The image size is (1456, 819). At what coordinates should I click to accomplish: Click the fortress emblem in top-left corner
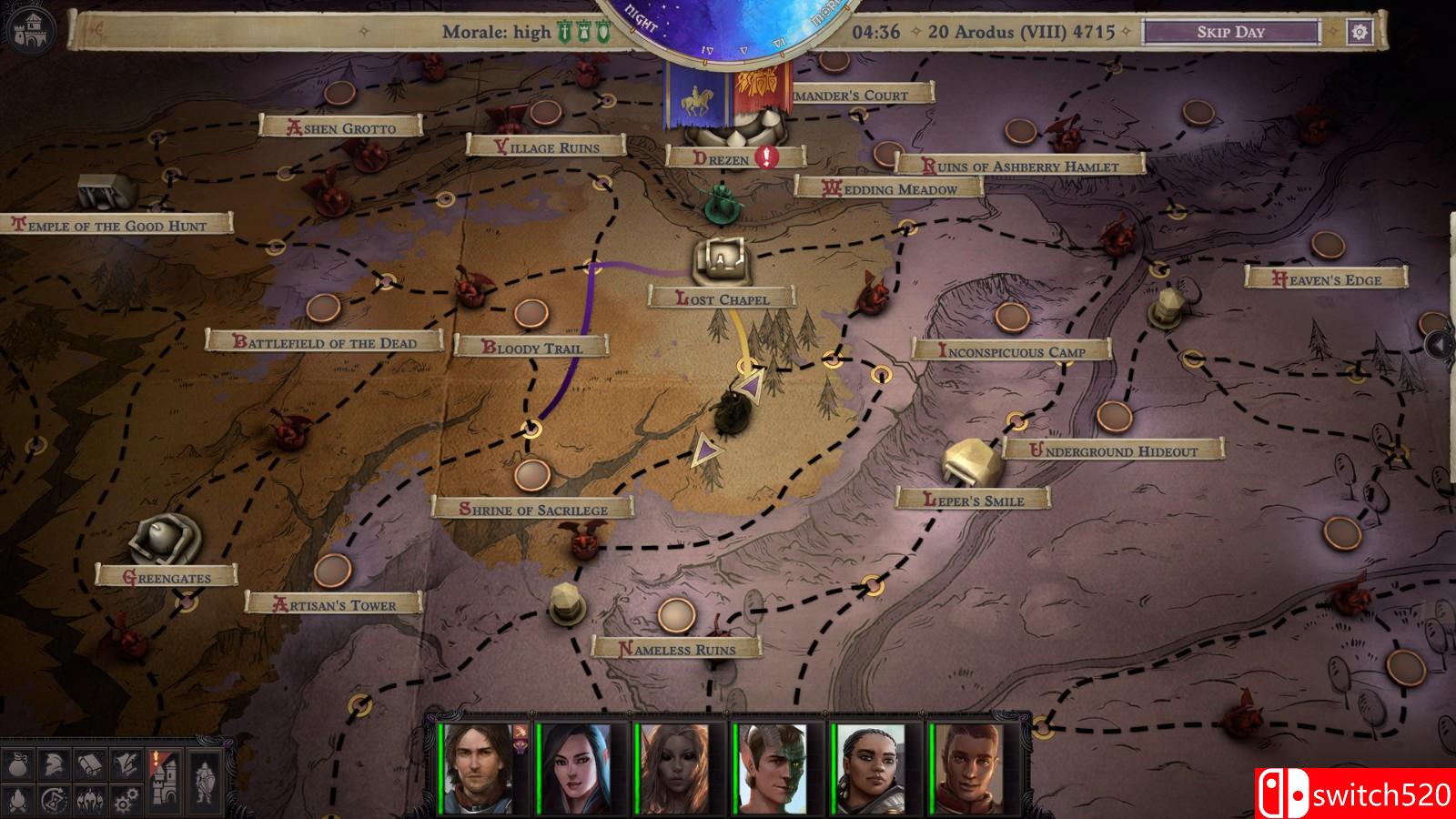pyautogui.click(x=35, y=27)
